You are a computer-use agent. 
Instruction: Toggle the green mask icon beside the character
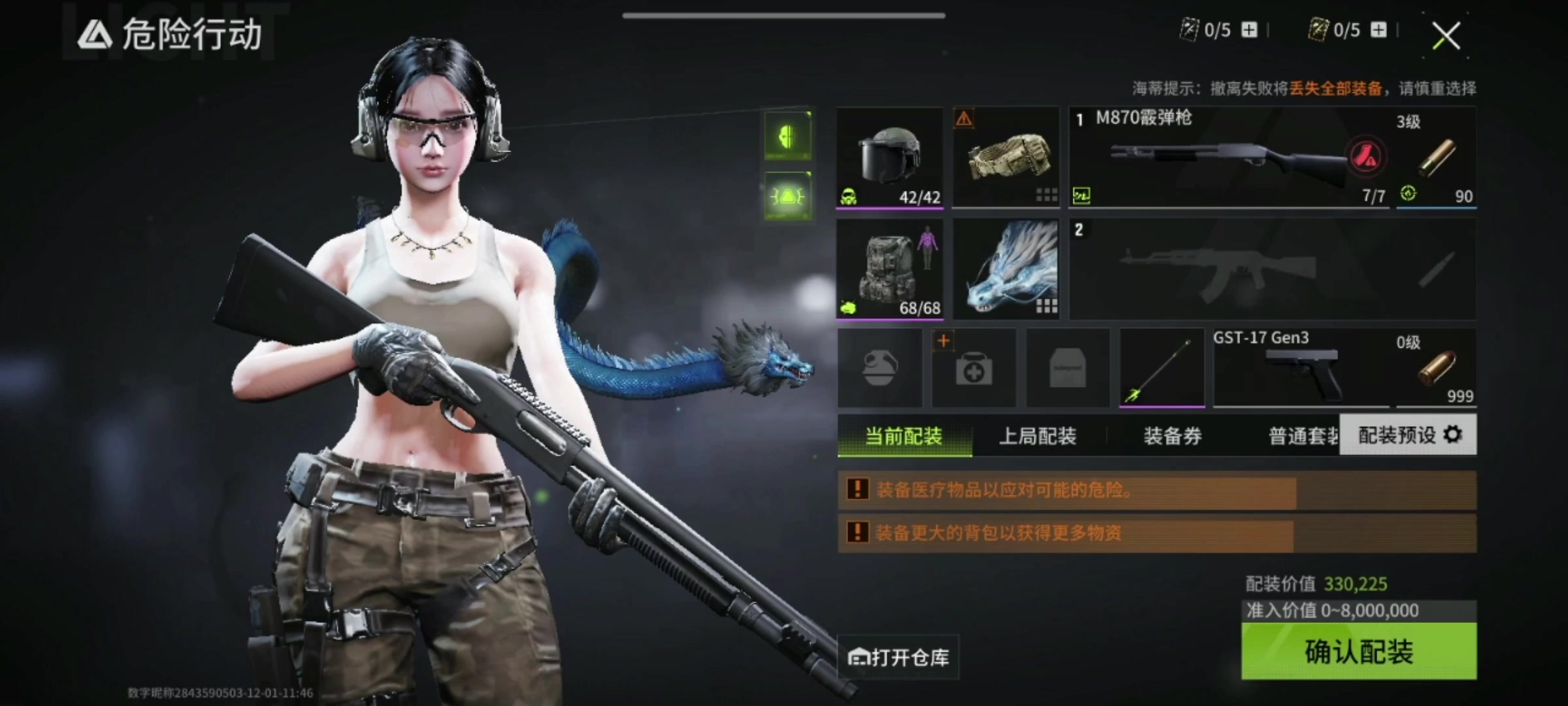[x=788, y=137]
